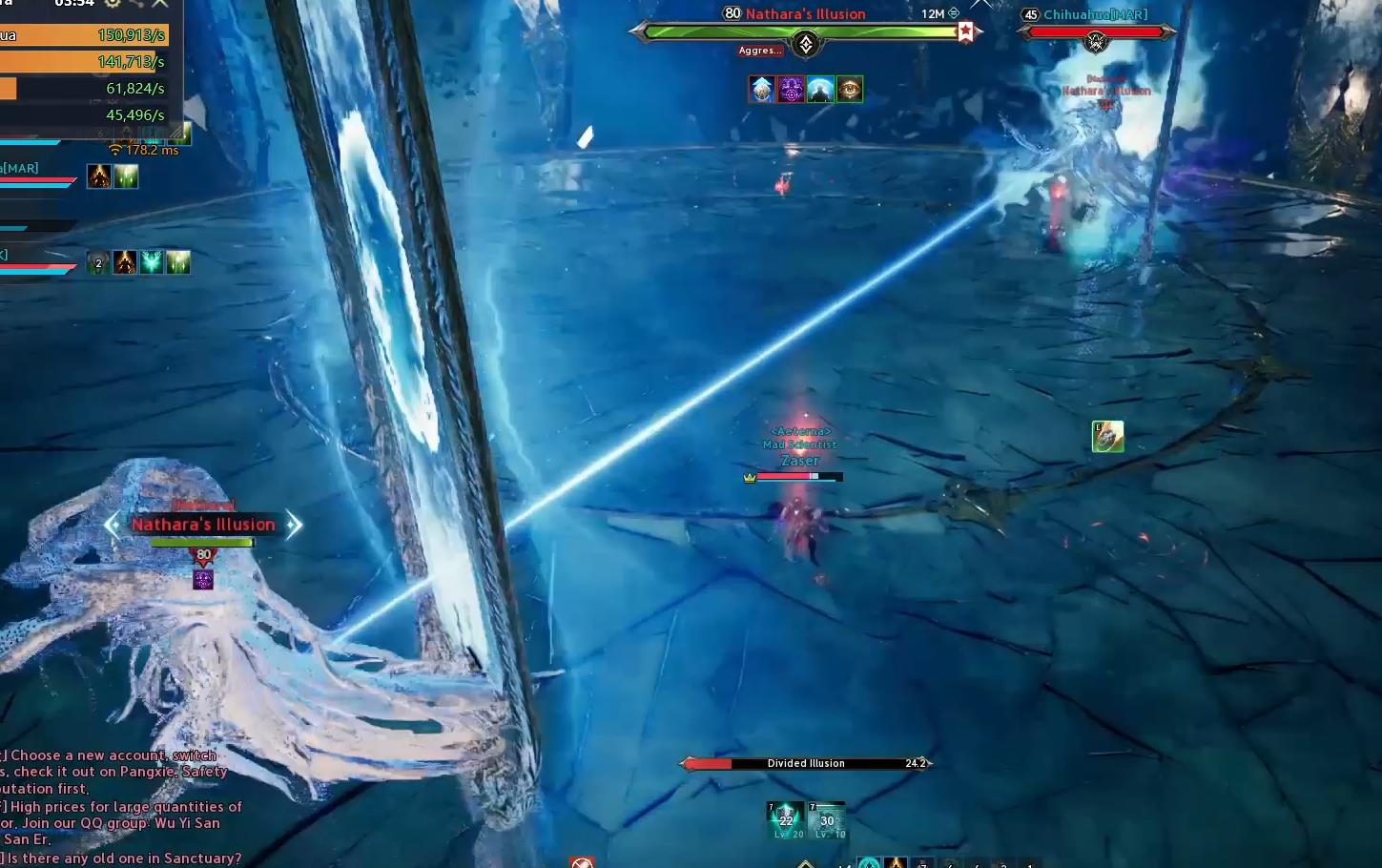Select the 141,713/s damage meter row

coord(84,62)
